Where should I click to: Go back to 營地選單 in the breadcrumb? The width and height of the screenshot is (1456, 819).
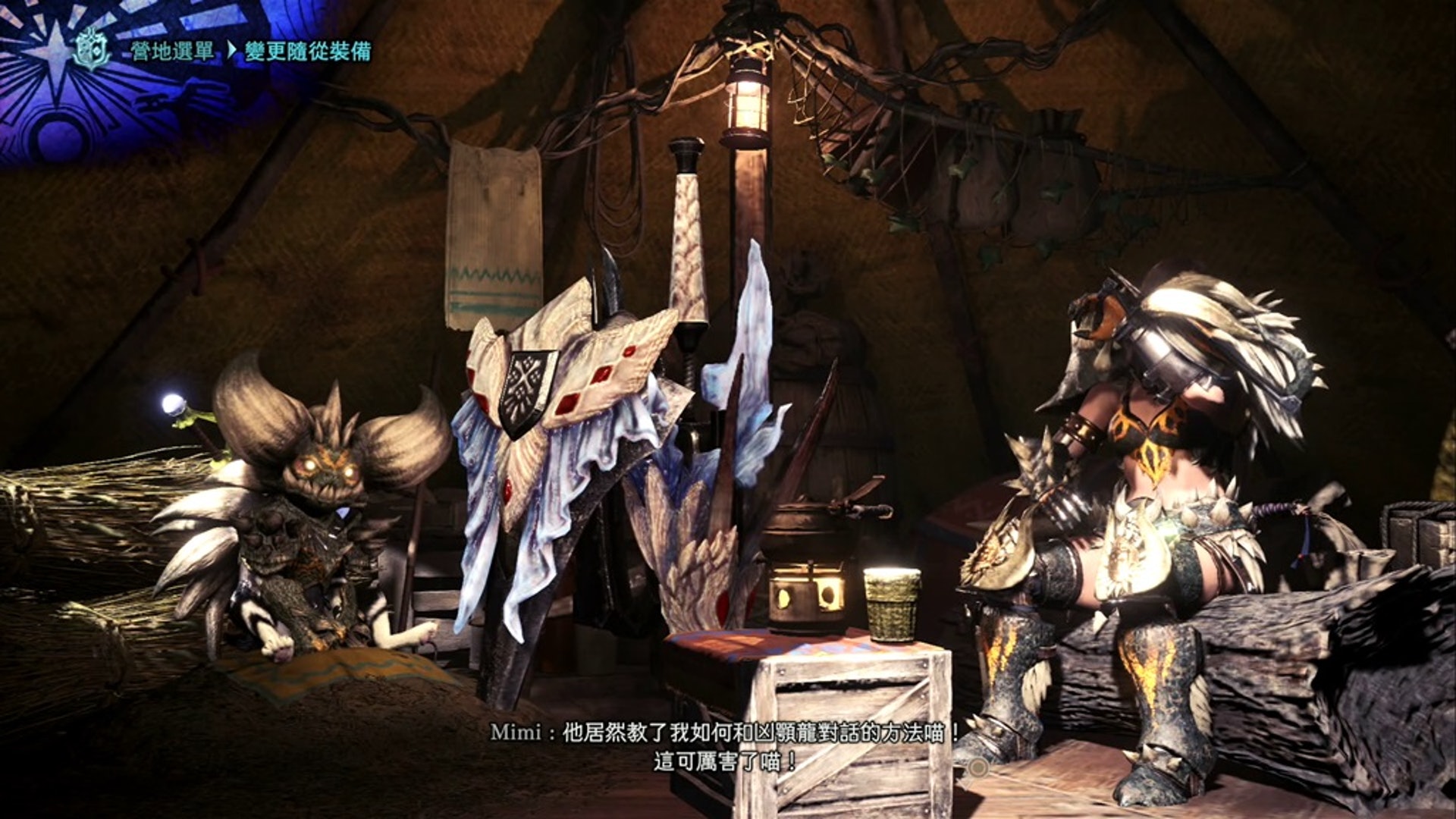[x=171, y=52]
